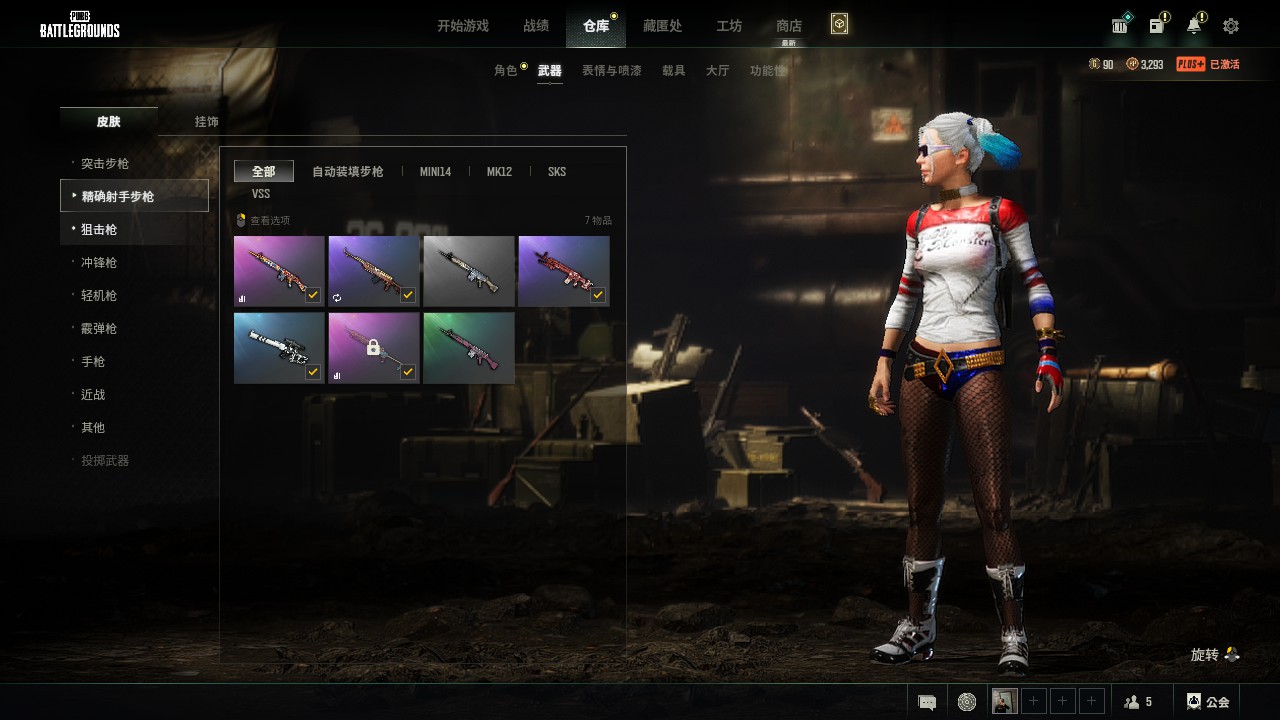Switch to the 战绩 career tab

535,26
